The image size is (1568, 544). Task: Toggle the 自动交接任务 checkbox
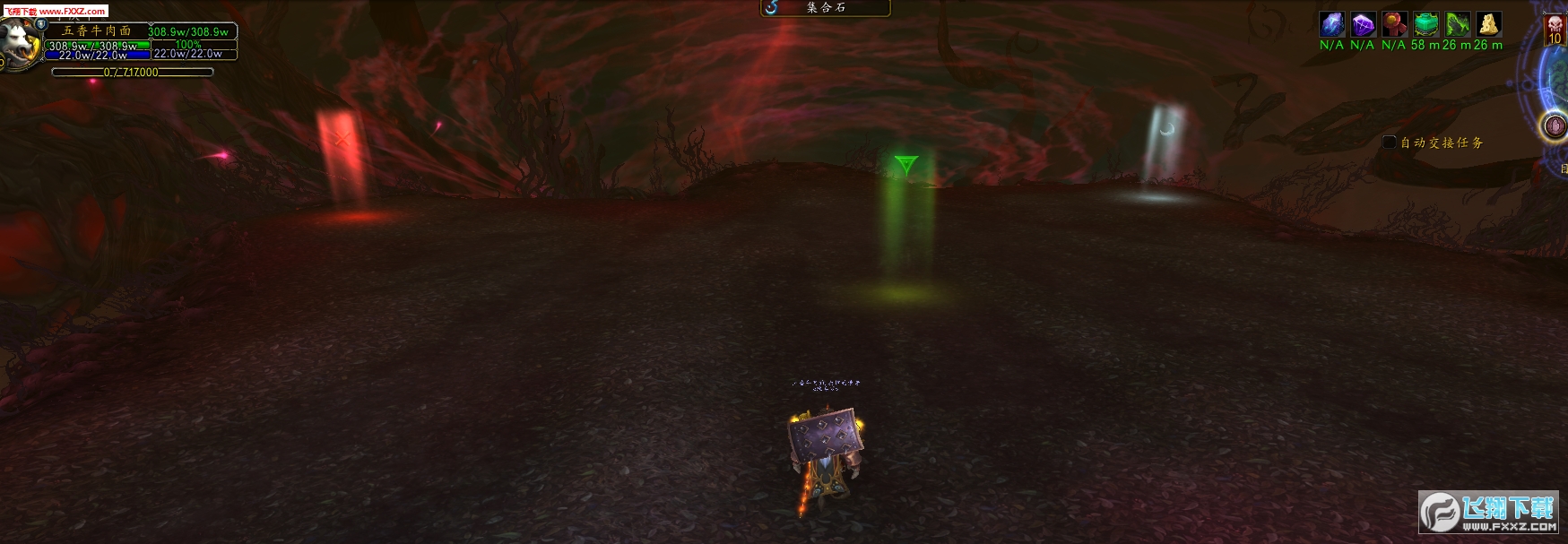1390,142
